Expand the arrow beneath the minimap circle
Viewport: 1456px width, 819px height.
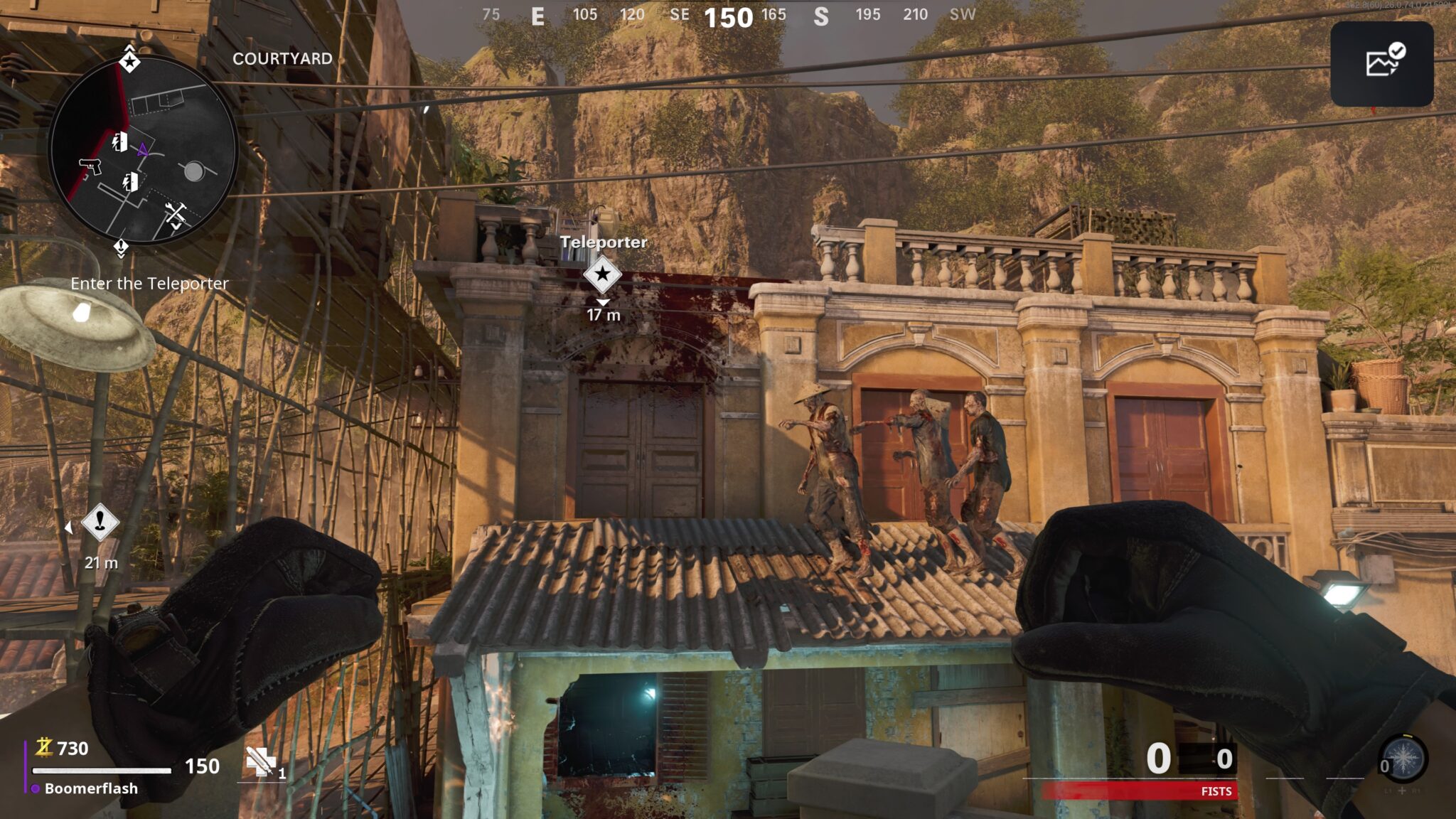119,256
